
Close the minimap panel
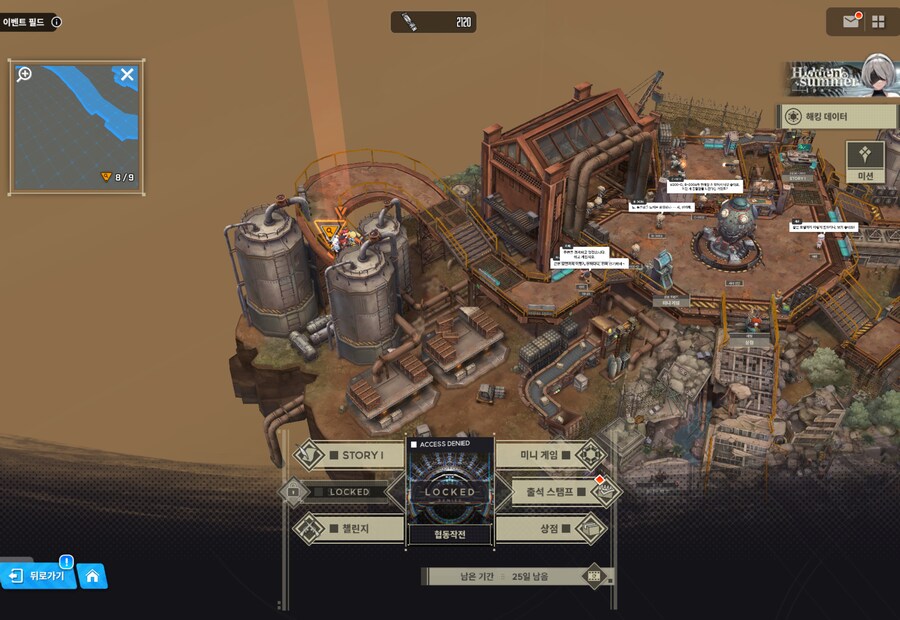click(x=127, y=75)
